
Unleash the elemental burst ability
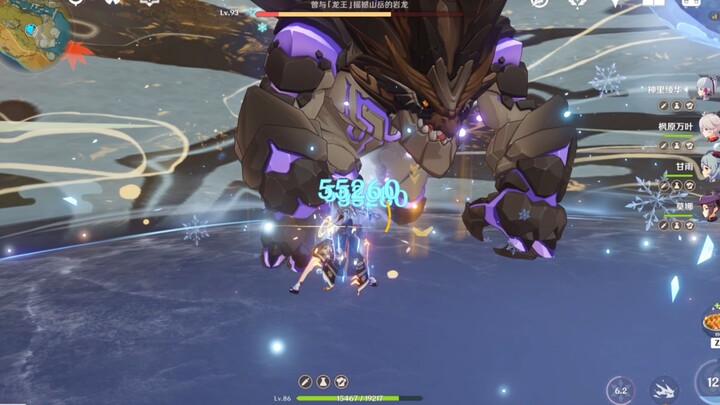coord(708,383)
